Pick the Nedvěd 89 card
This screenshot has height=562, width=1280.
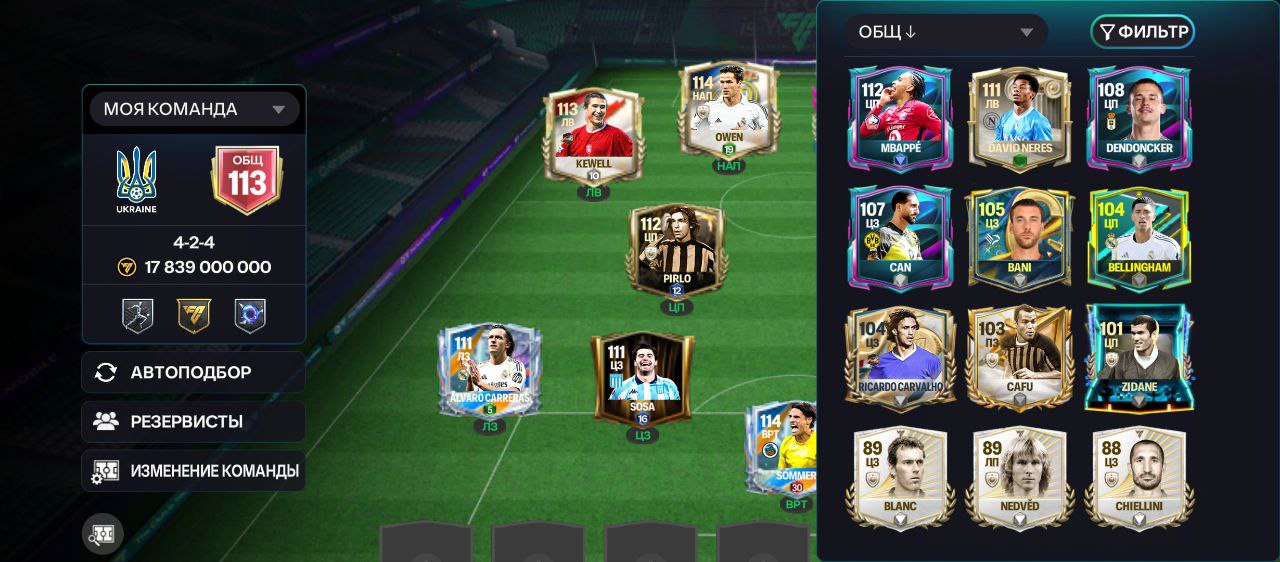(1020, 477)
